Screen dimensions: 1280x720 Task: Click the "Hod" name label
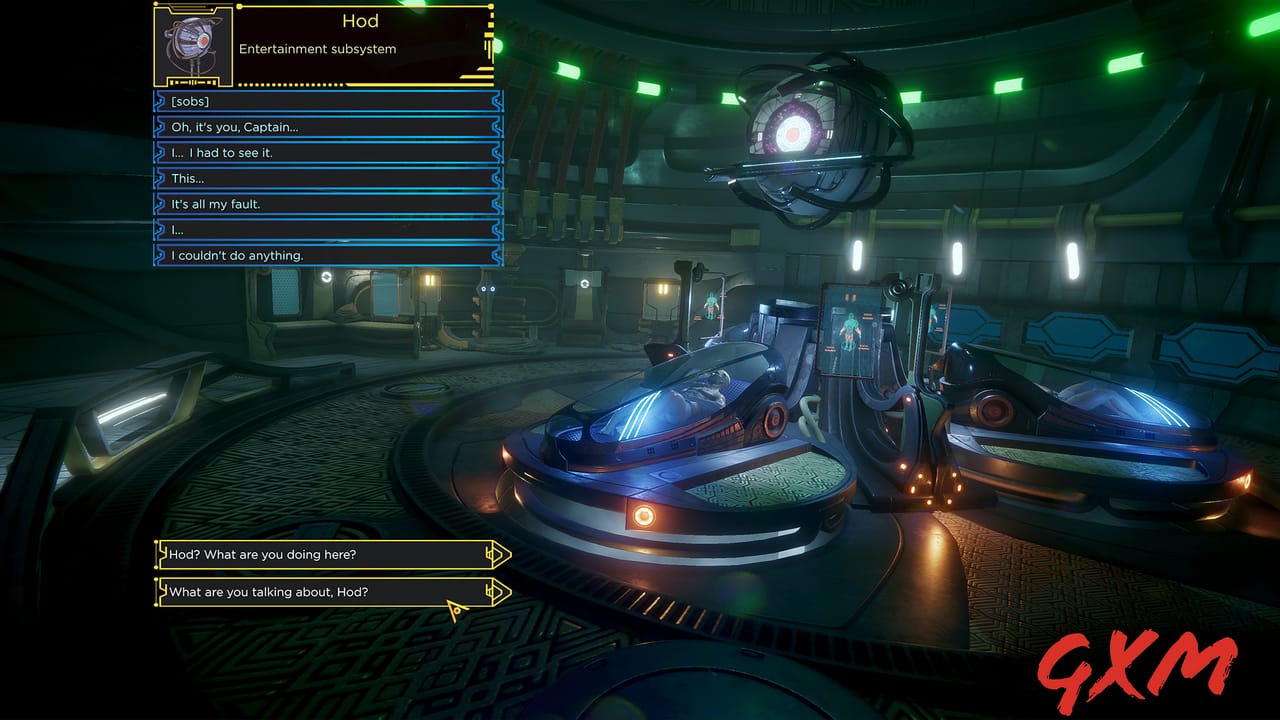pyautogui.click(x=360, y=21)
